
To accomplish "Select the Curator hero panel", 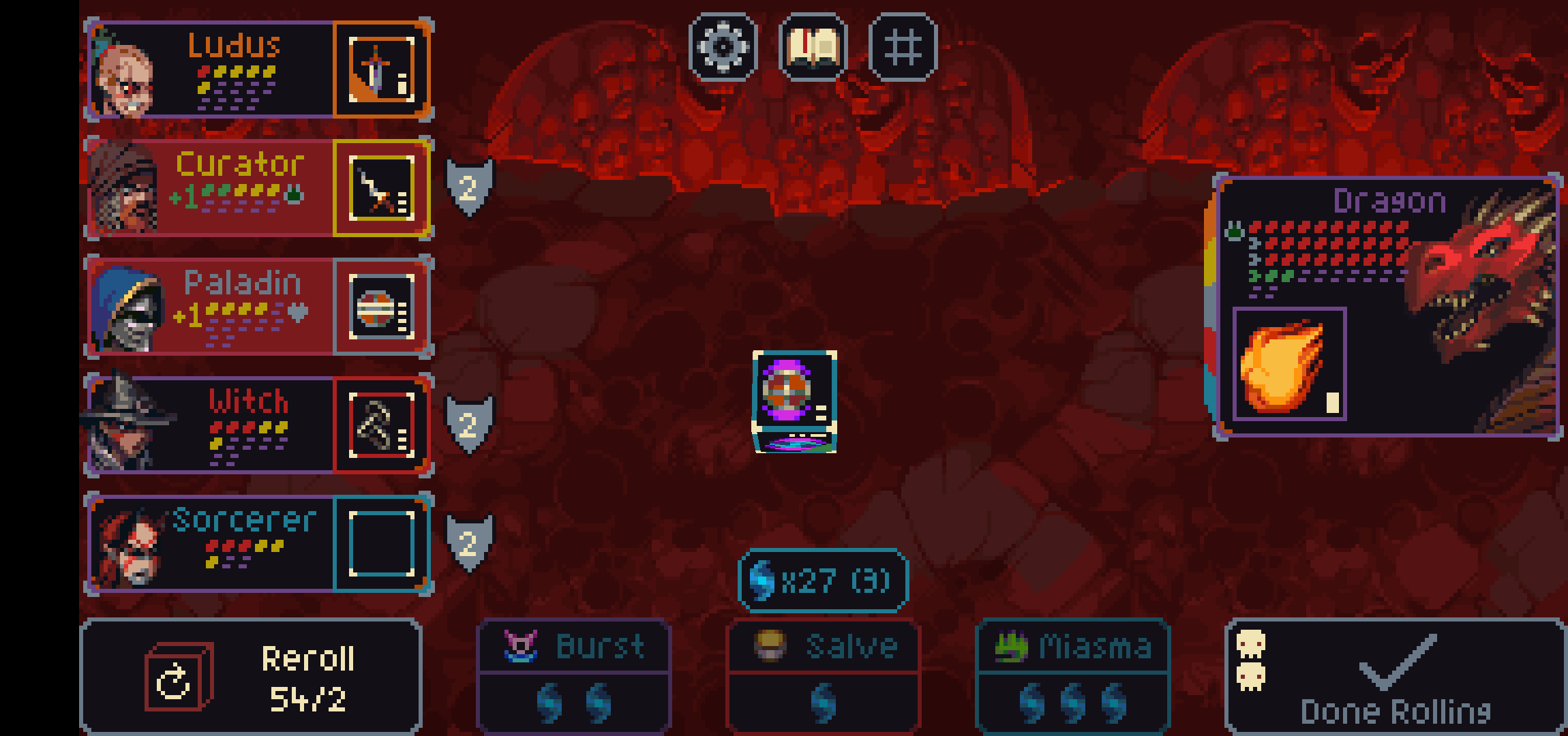I will point(211,188).
